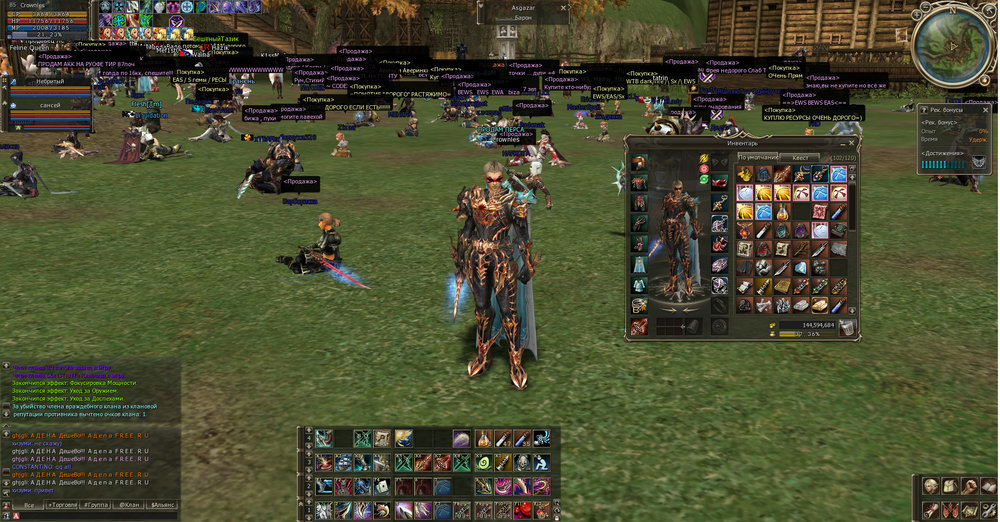This screenshot has width=1000, height=522.
Task: Close the Рек. бонусы panel
Action: (x=985, y=108)
